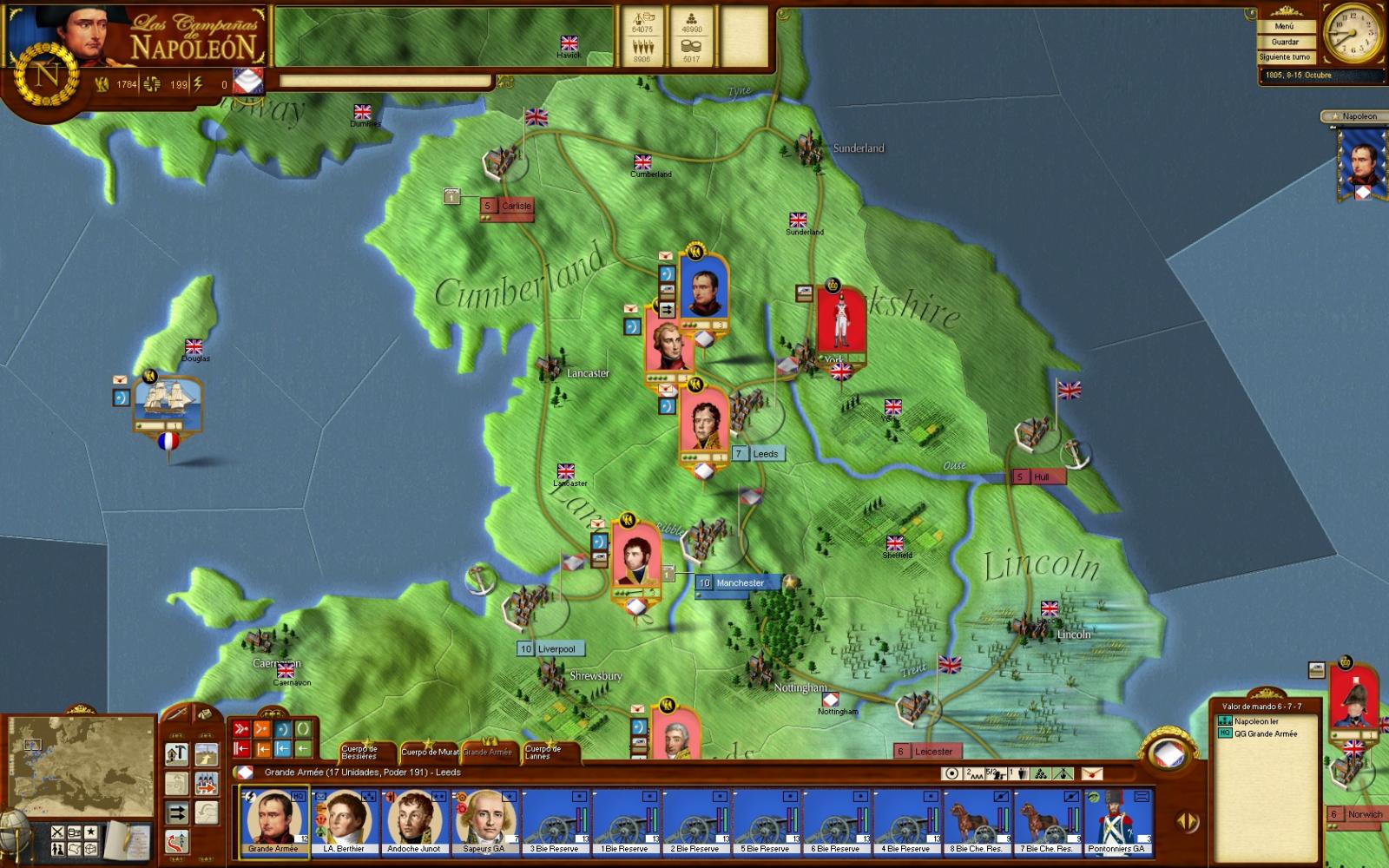Choose the red double-arrow assault posture
Image resolution: width=1389 pixels, height=868 pixels.
(240, 729)
